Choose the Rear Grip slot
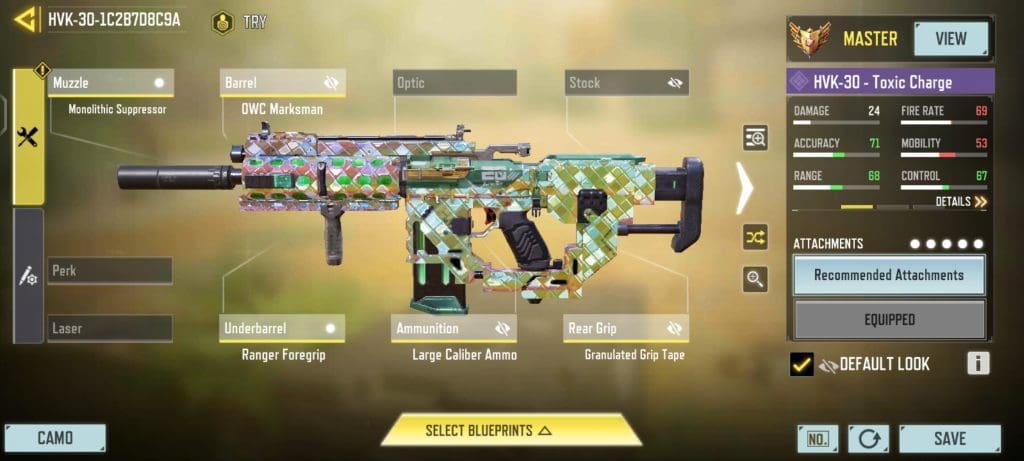The image size is (1024, 461). 626,328
